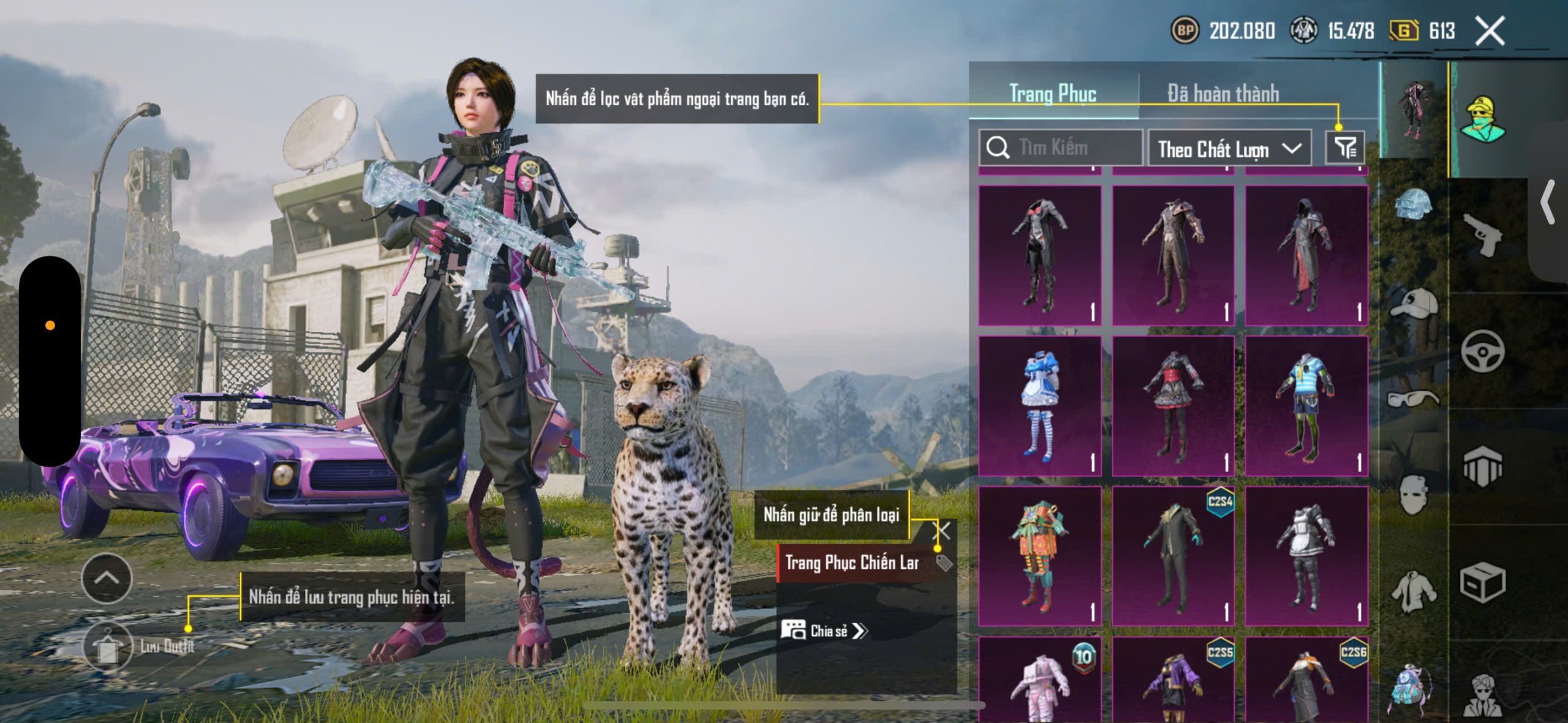Choose the gift-box wrapped outfit
1568x723 pixels.
pos(1039,556)
